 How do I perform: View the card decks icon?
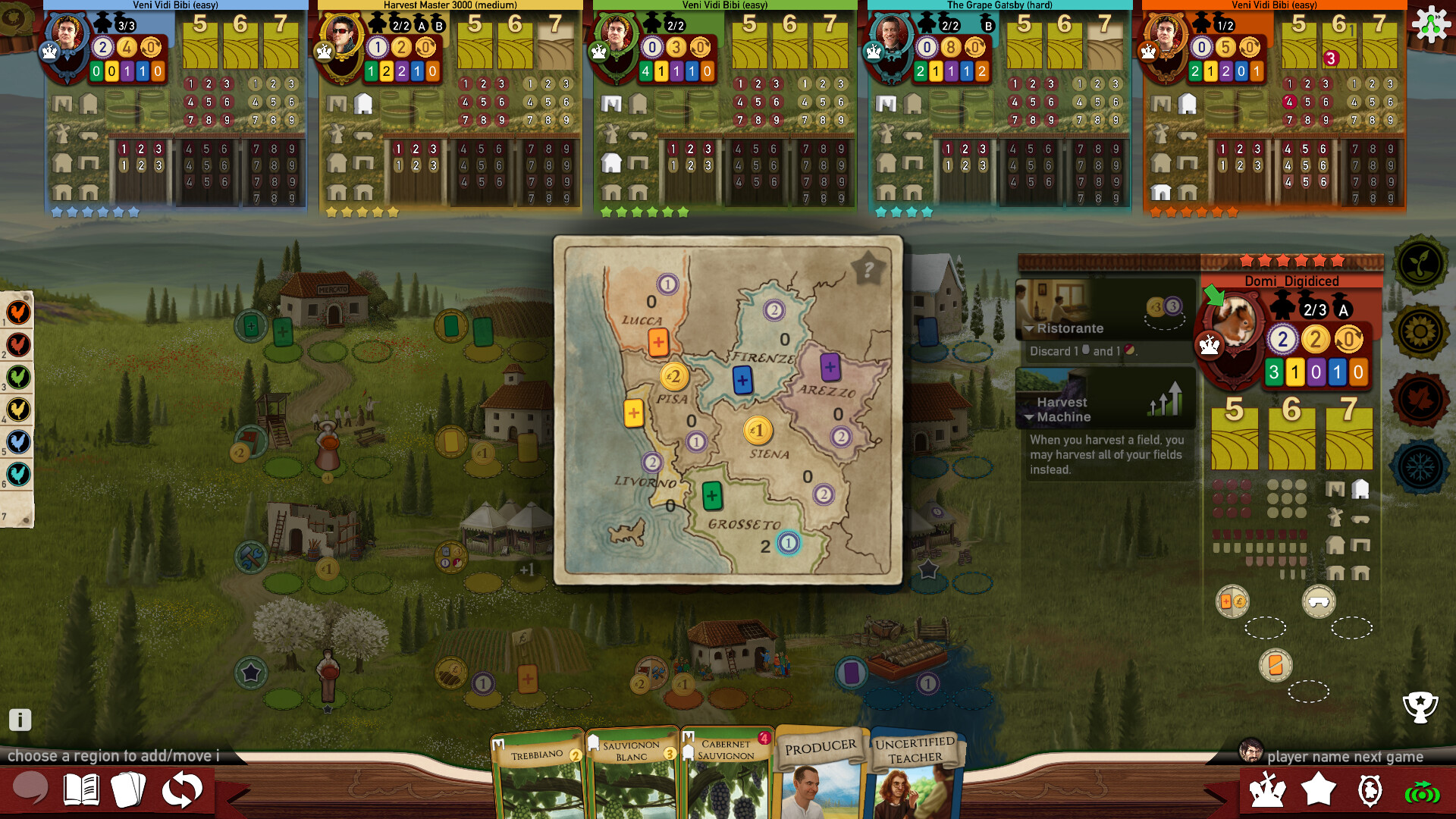tap(130, 788)
